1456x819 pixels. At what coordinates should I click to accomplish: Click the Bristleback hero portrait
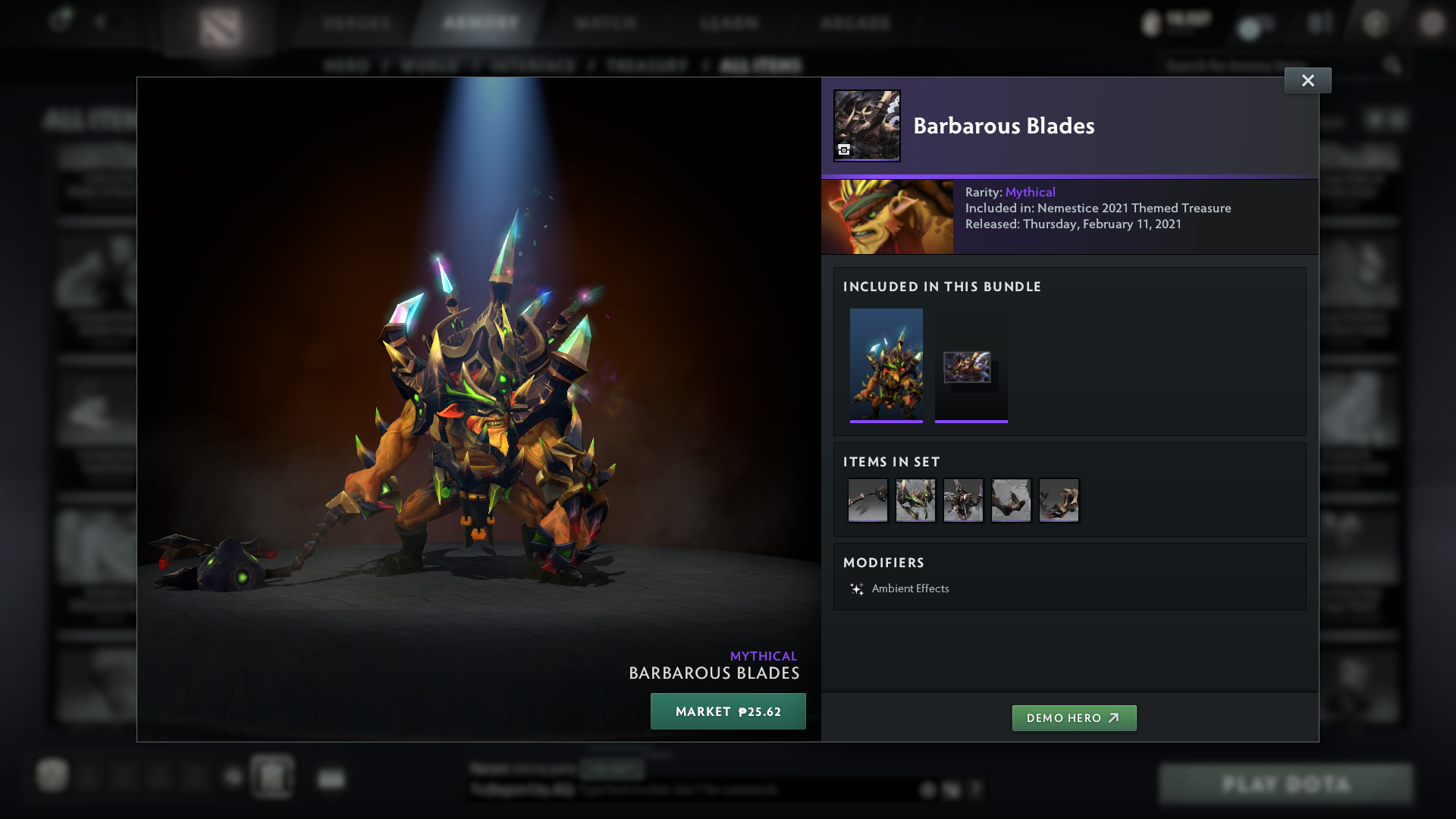pos(887,217)
